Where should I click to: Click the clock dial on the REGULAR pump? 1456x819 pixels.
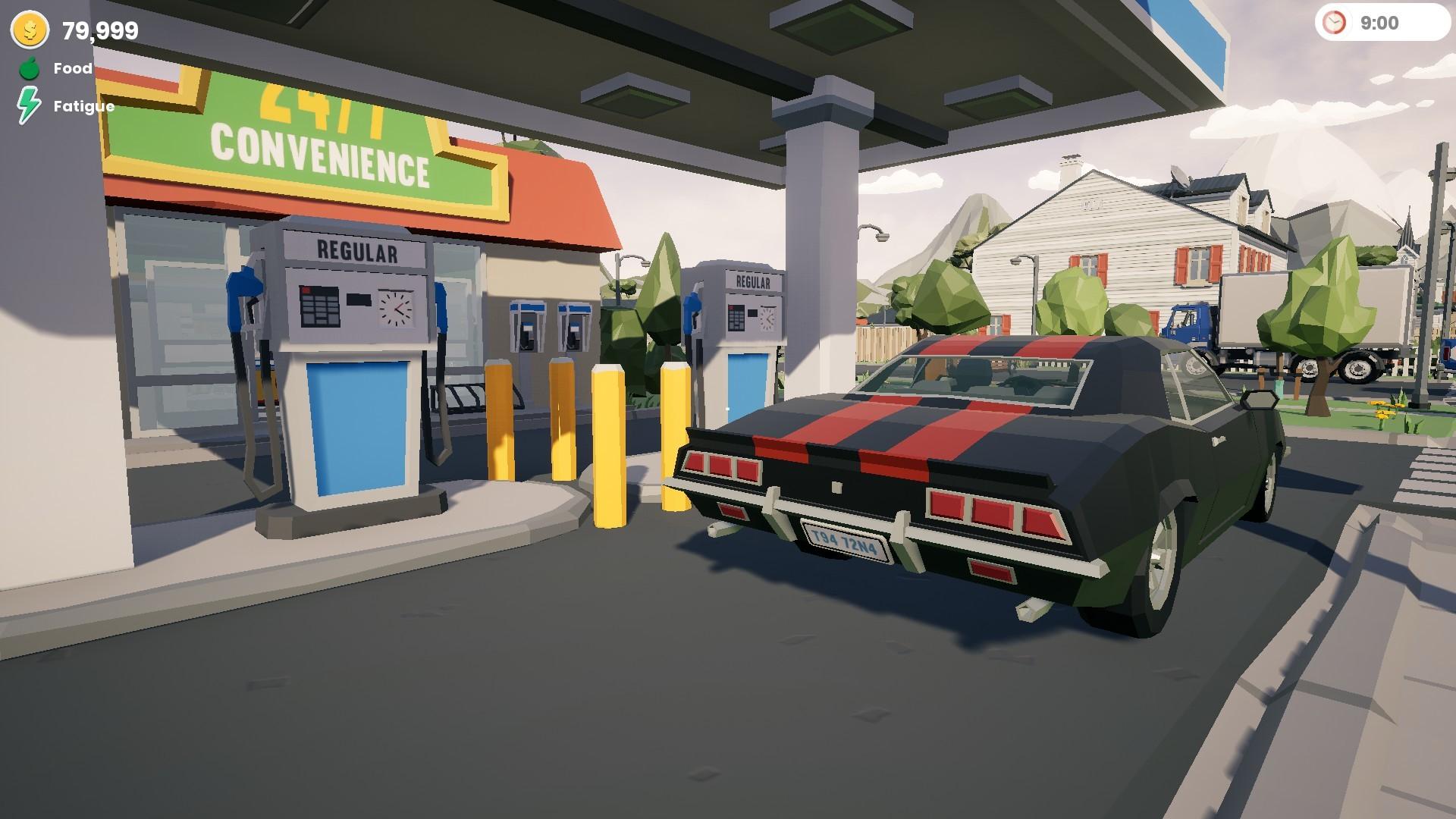(395, 309)
